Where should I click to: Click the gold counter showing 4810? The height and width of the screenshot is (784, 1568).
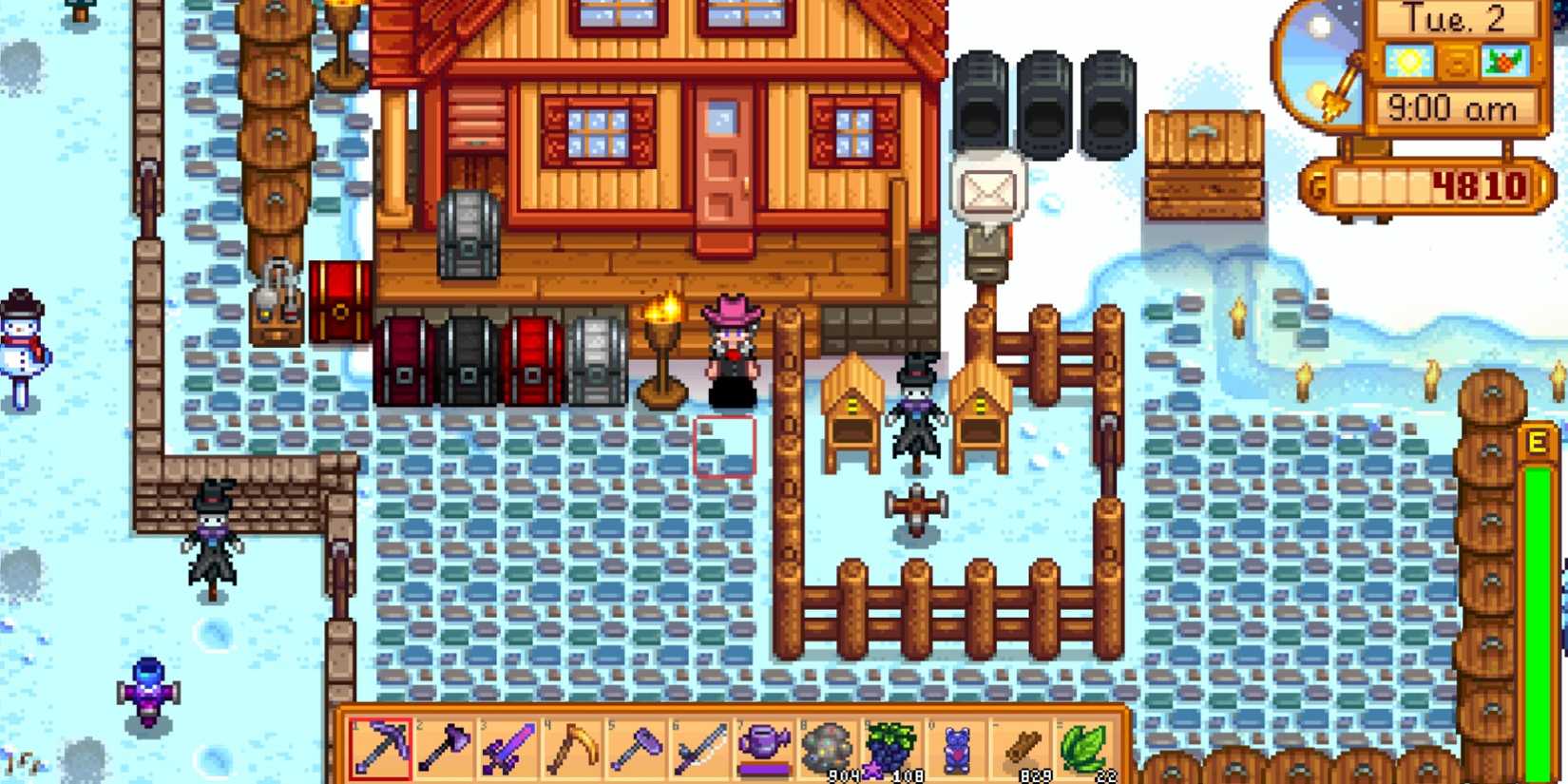click(1478, 185)
